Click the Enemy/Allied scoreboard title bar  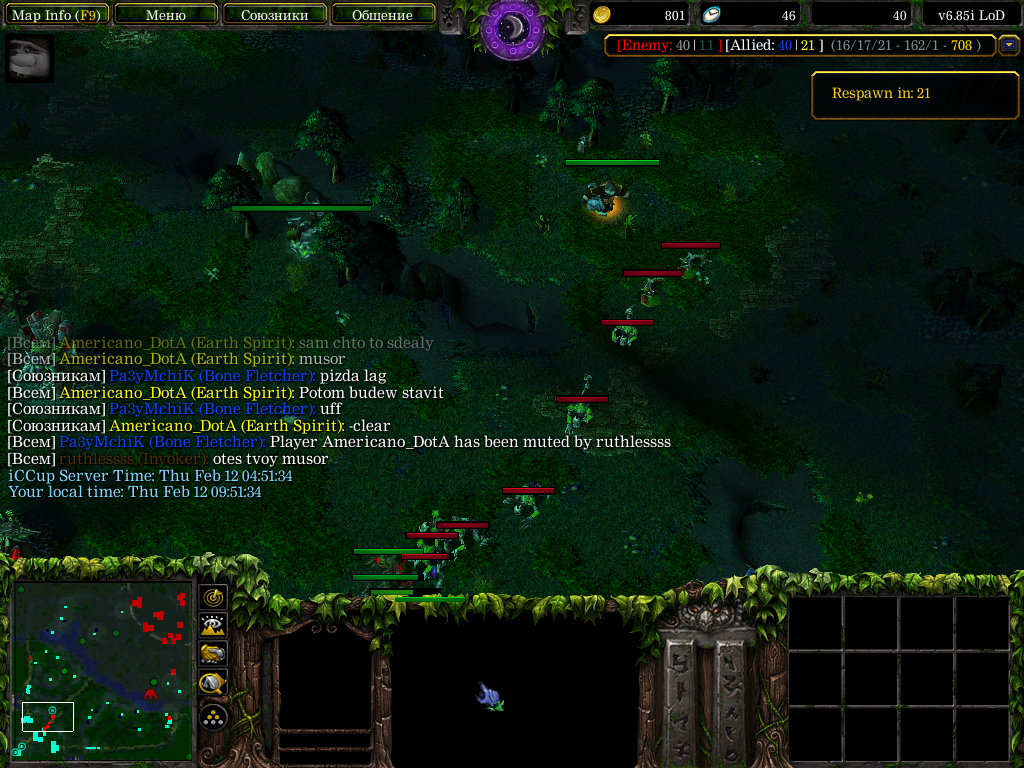click(x=800, y=45)
